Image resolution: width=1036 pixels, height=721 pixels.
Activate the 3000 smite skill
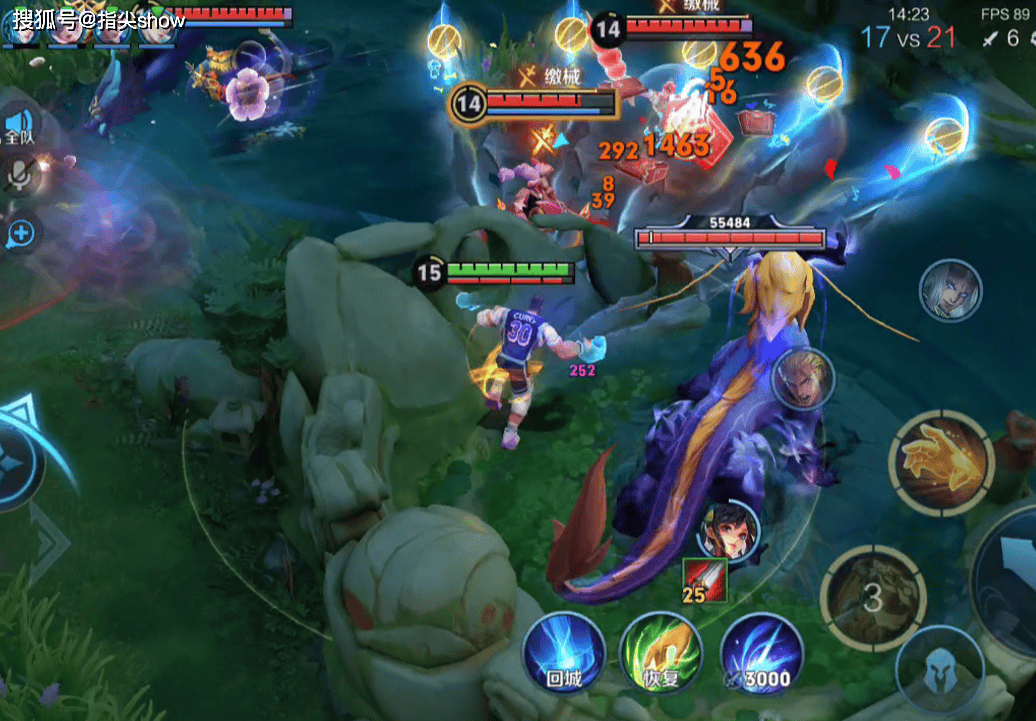[x=761, y=652]
